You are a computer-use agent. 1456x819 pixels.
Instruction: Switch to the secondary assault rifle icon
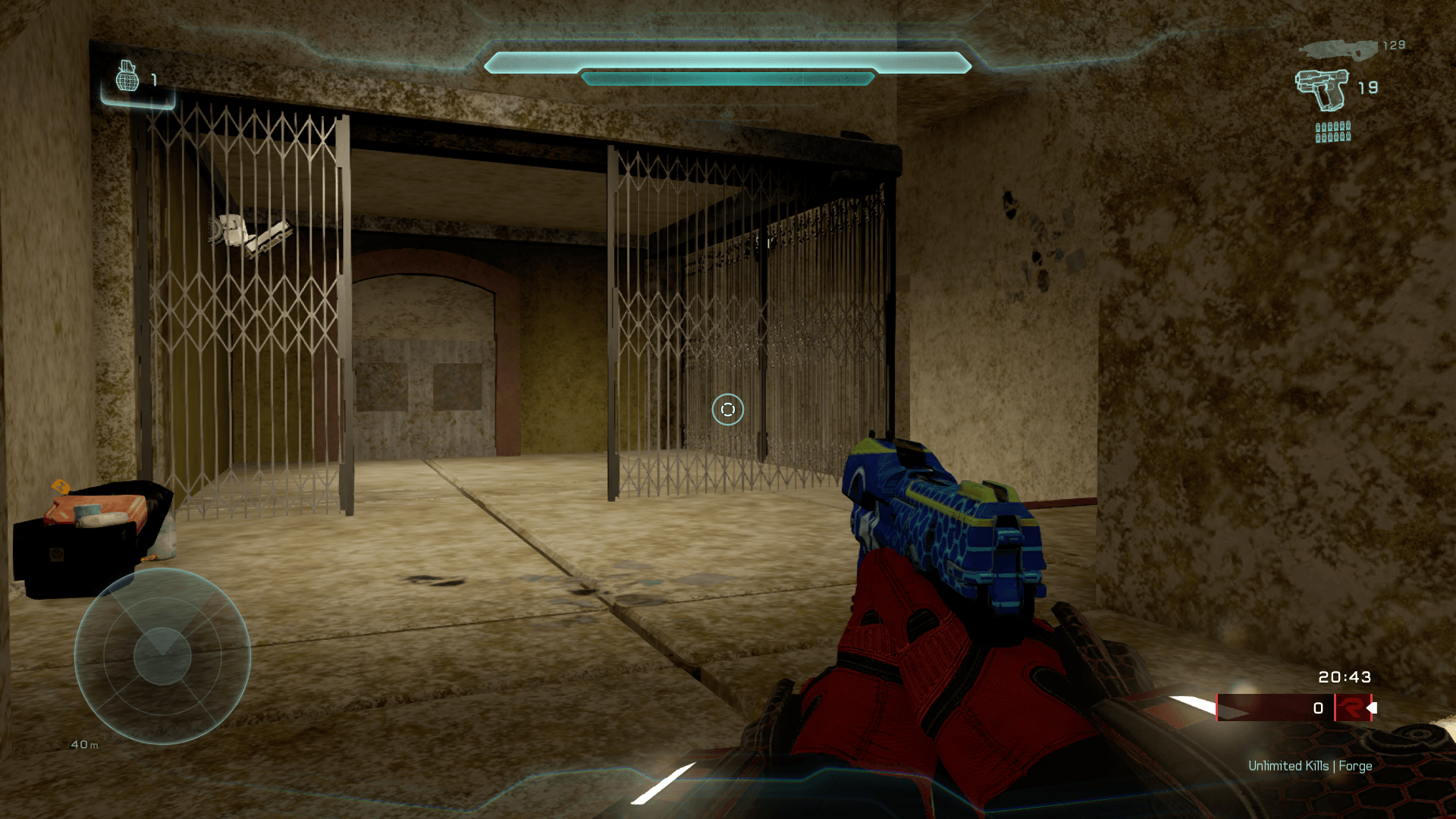click(1338, 49)
